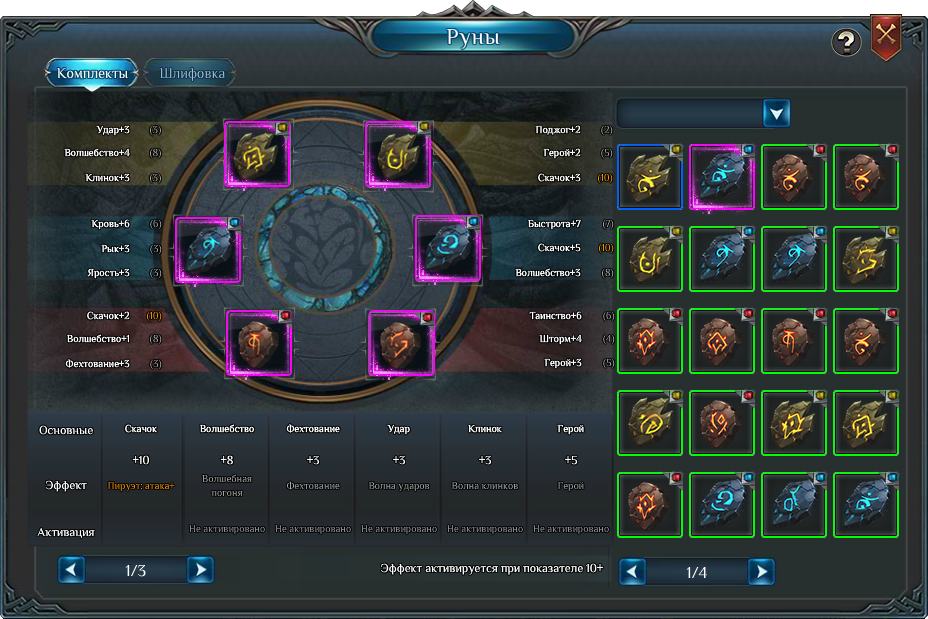The image size is (928, 619).
Task: Select equipped rune beside Удар+3 stats
Action: coord(257,154)
